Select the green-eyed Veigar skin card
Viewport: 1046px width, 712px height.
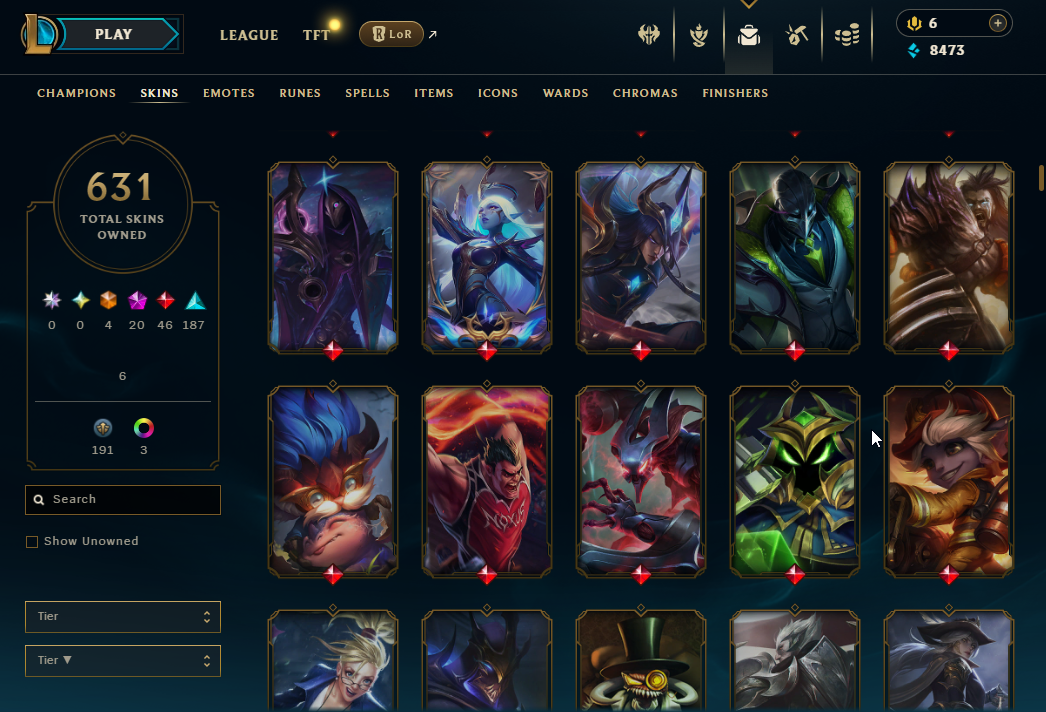click(x=795, y=481)
